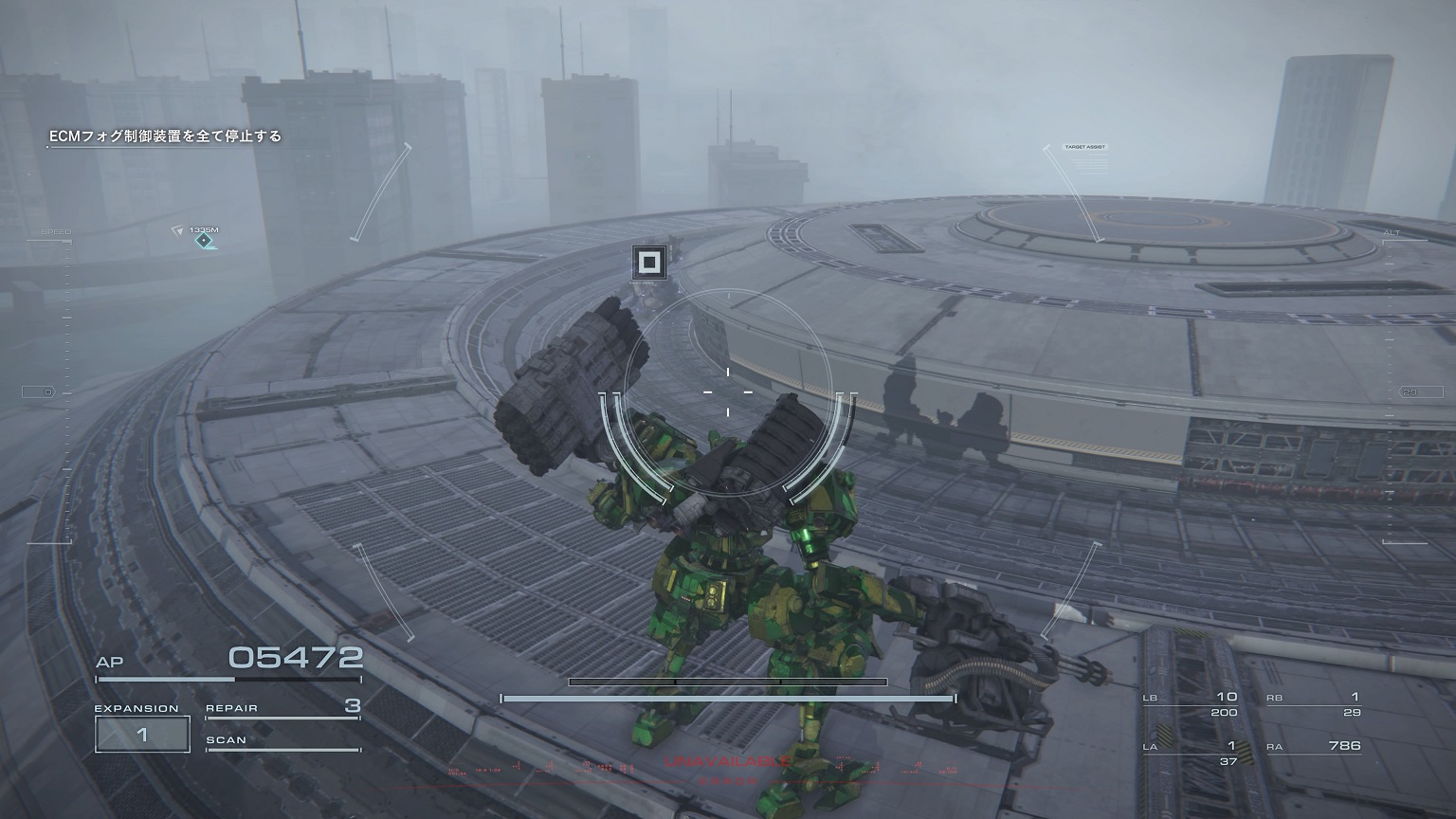
Task: Use the Repair kit gauge
Action: click(282, 709)
